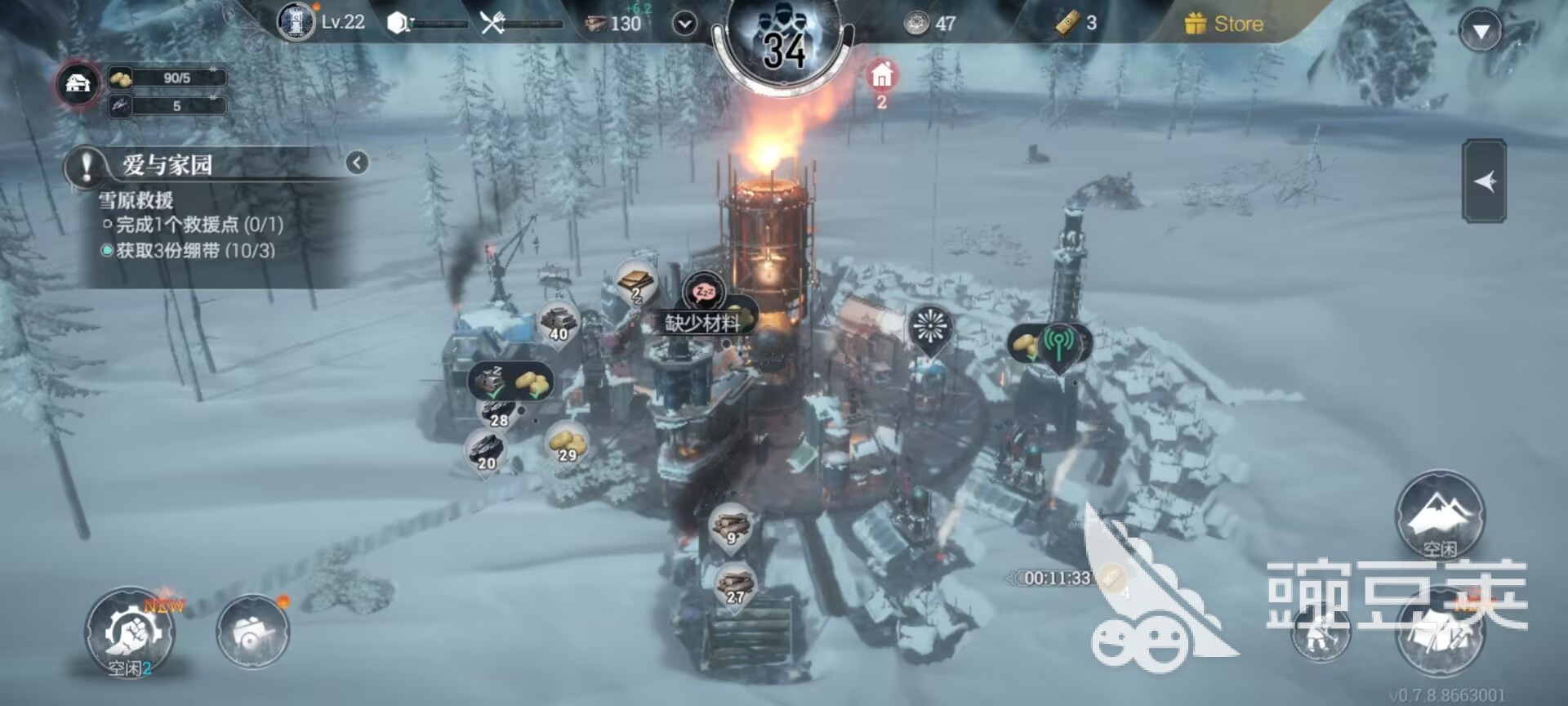Tap the population counter showing 34

pyautogui.click(x=784, y=47)
